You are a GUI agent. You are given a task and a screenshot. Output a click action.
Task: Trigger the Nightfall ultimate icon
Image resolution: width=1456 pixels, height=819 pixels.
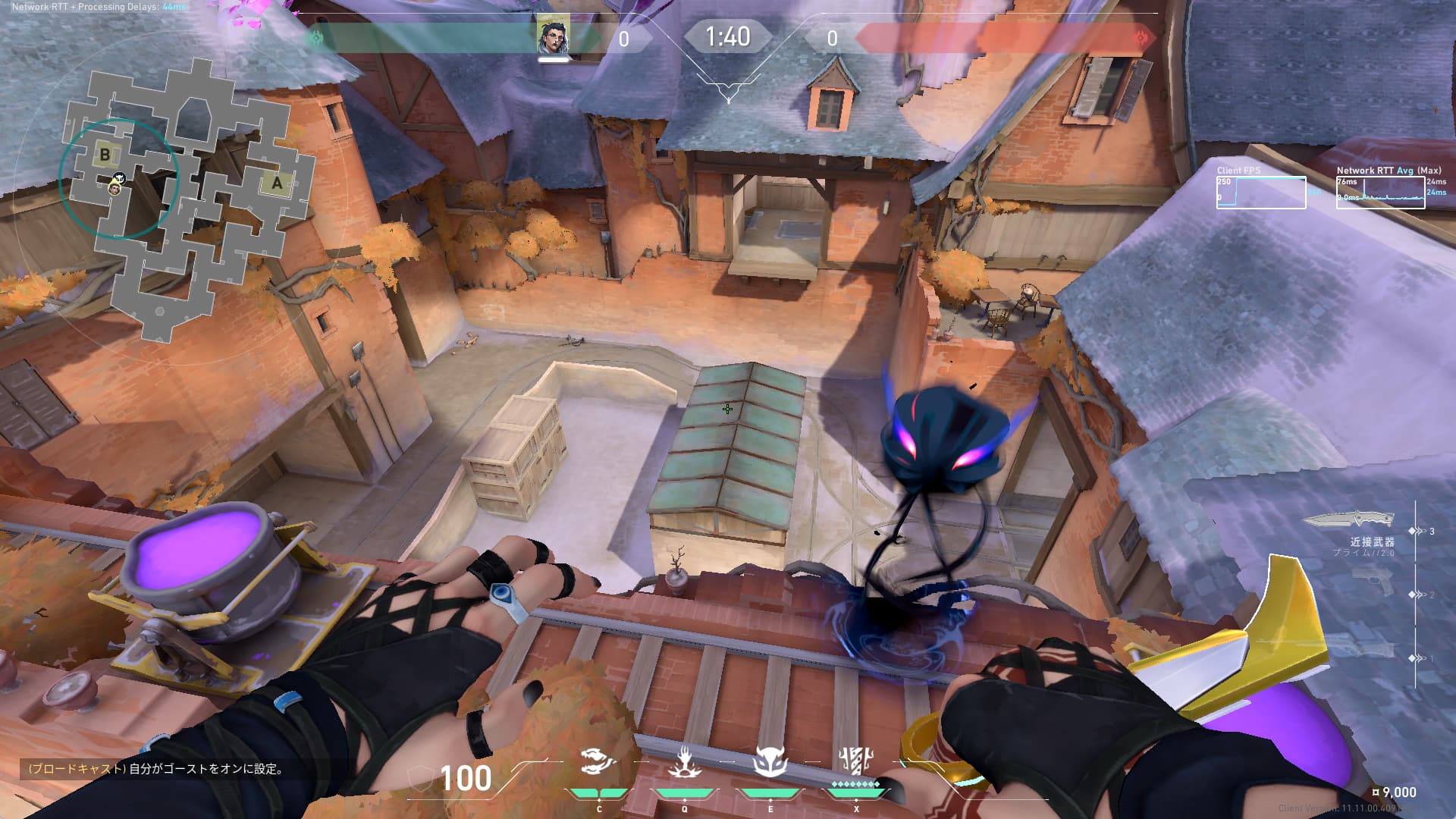click(857, 761)
